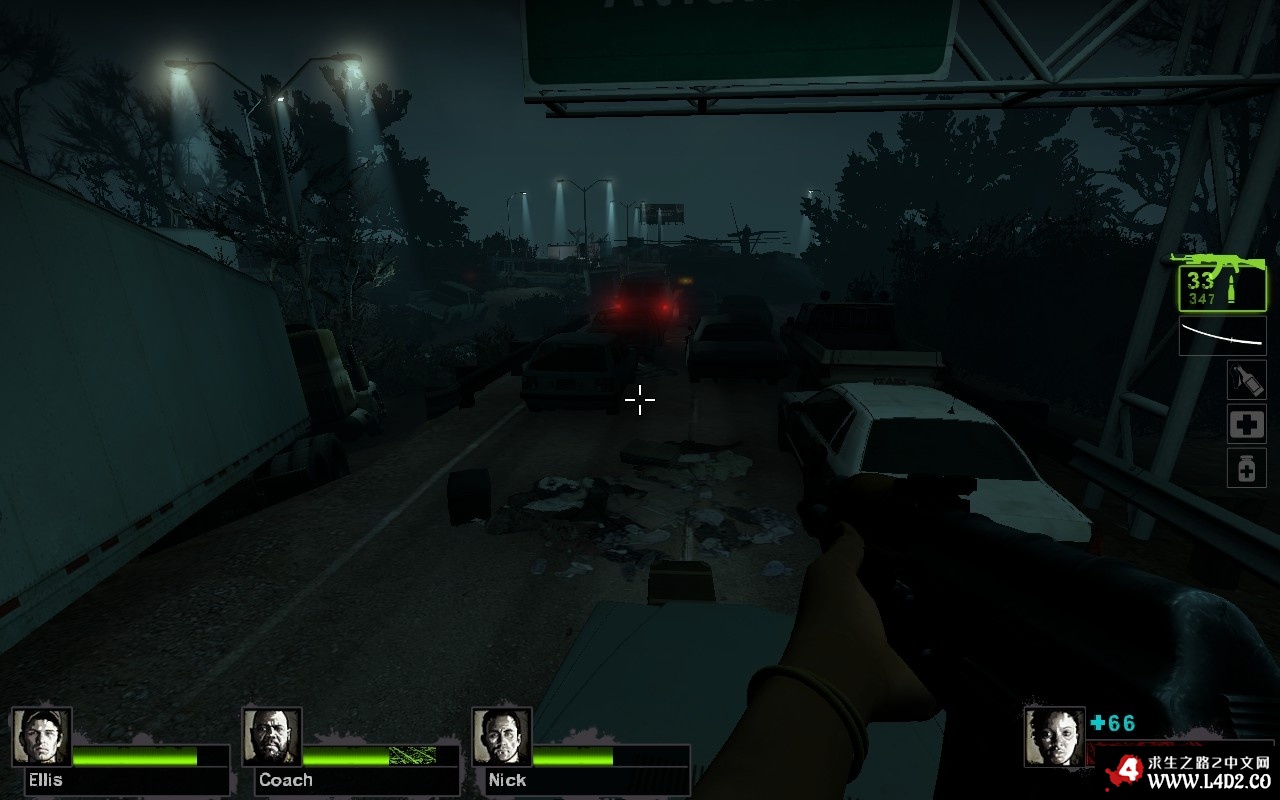The width and height of the screenshot is (1280, 800).
Task: Click Rochelle's own player portrait
Action: tap(1054, 737)
